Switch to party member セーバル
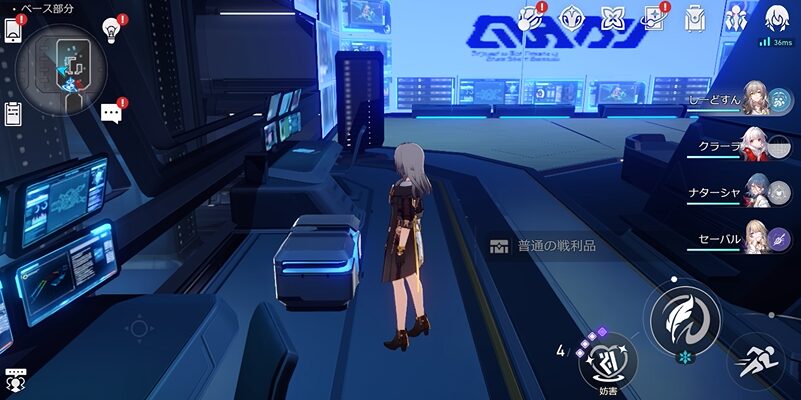801x400 pixels. tap(754, 240)
